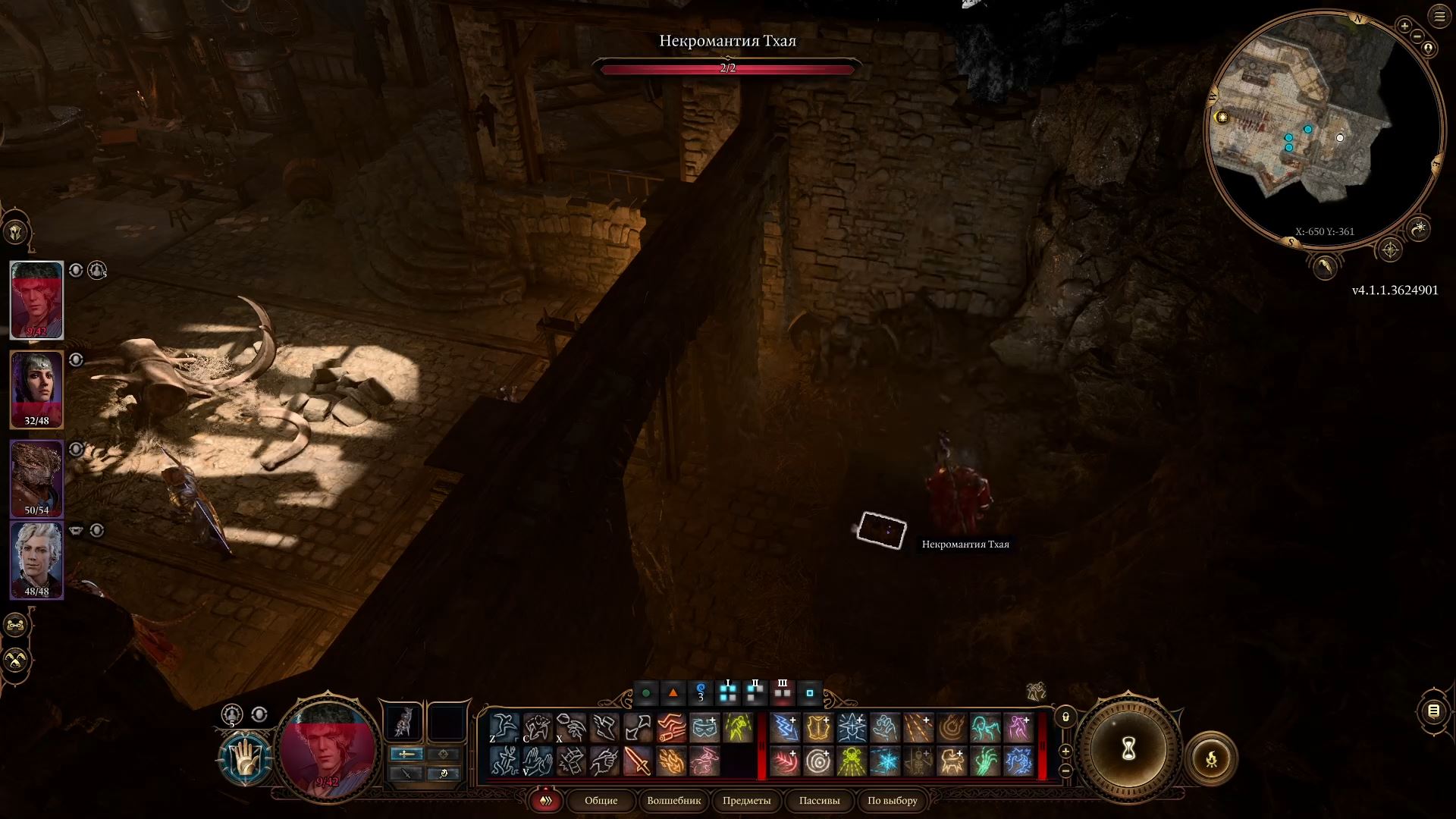The image size is (1456, 819).
Task: Activate the red sword attack skill
Action: point(638,761)
